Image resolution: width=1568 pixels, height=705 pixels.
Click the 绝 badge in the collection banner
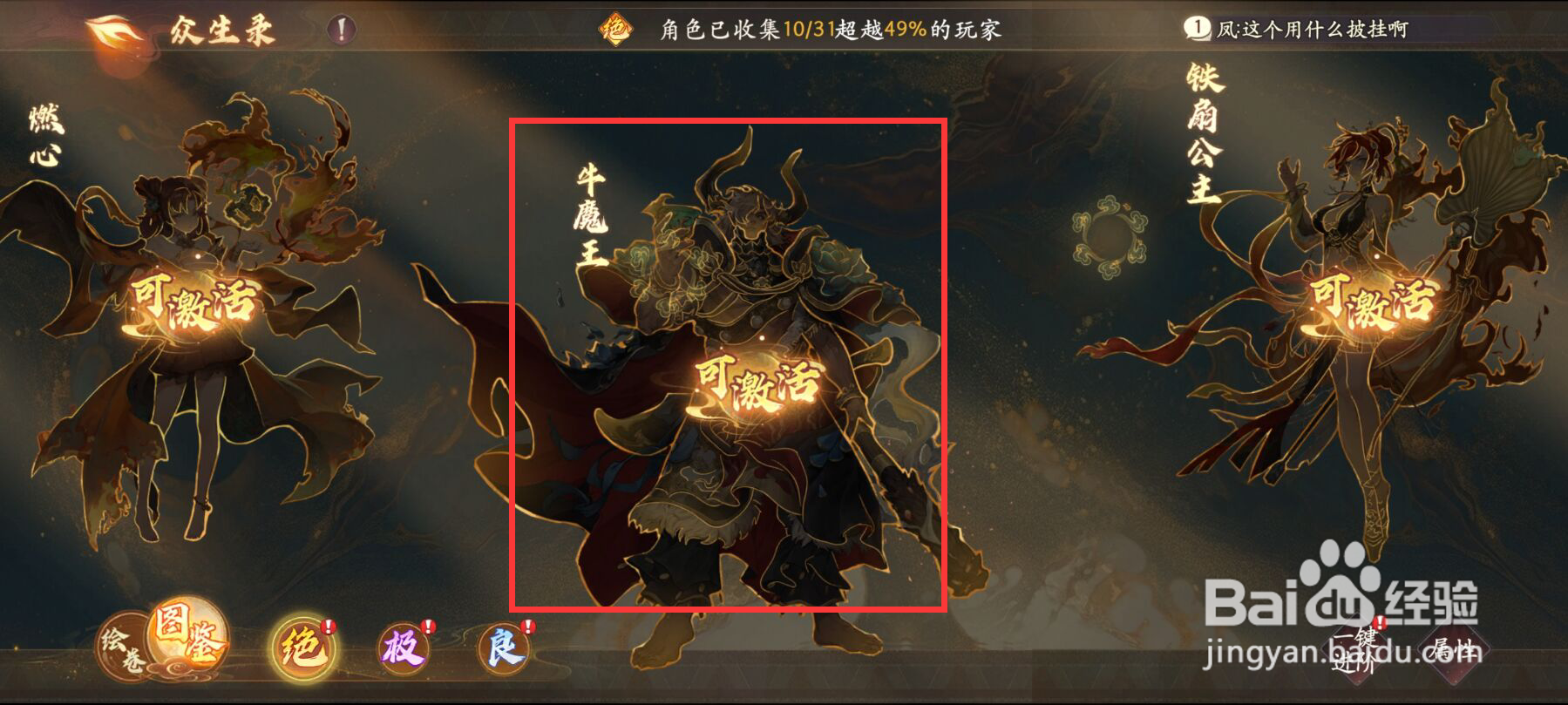tap(614, 27)
